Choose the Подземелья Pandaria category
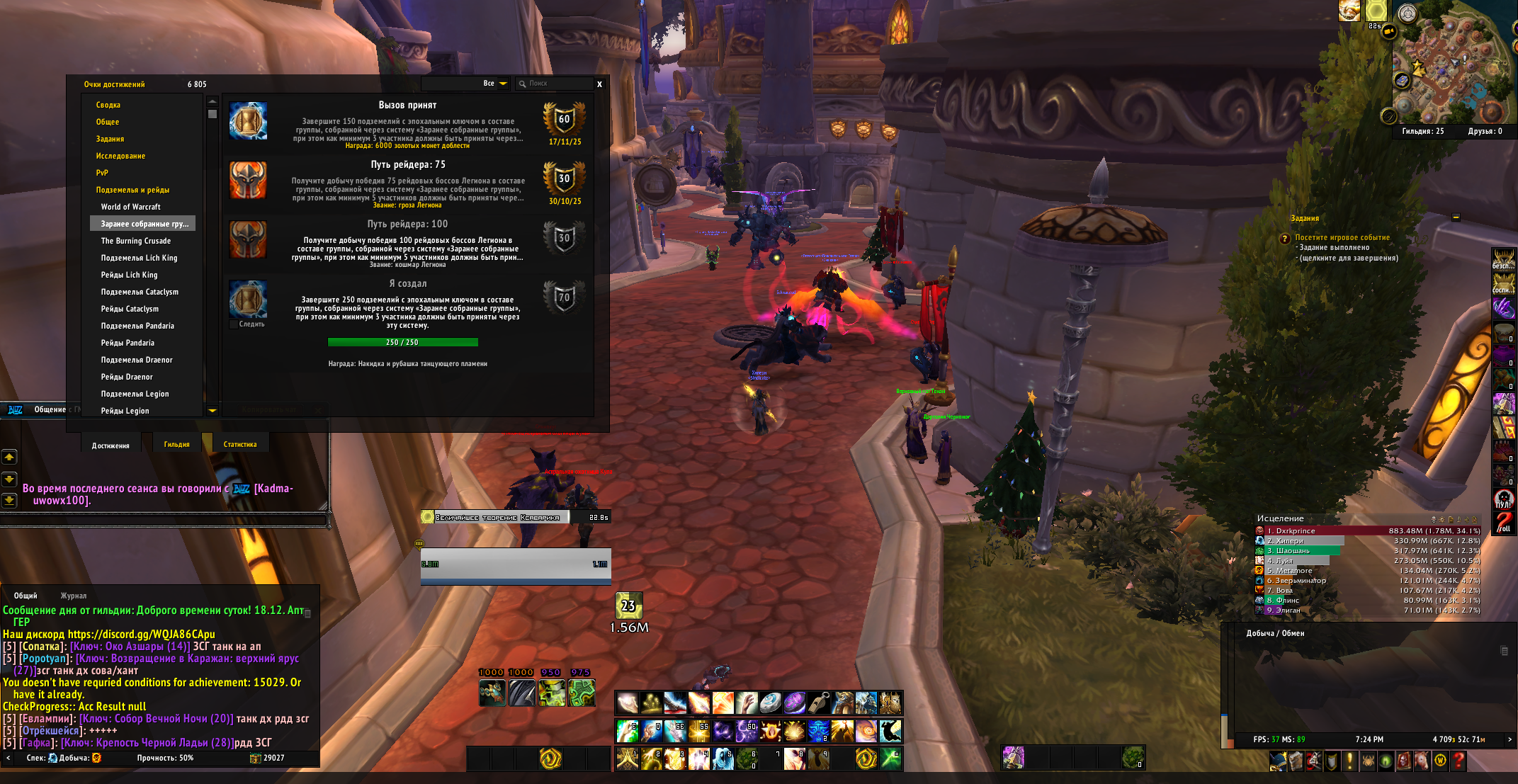1518x784 pixels. click(137, 326)
